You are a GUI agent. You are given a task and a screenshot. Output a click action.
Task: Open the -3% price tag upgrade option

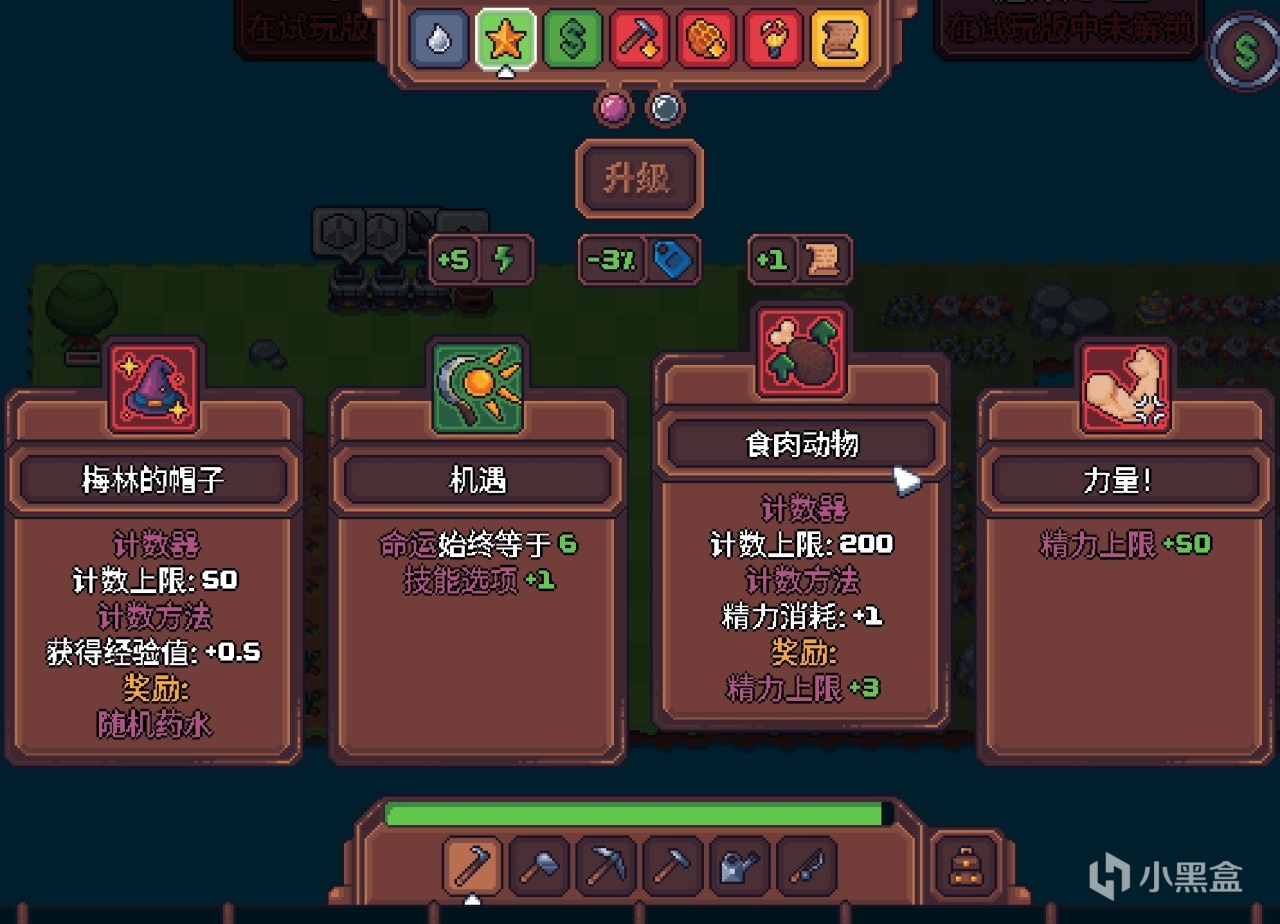point(638,258)
